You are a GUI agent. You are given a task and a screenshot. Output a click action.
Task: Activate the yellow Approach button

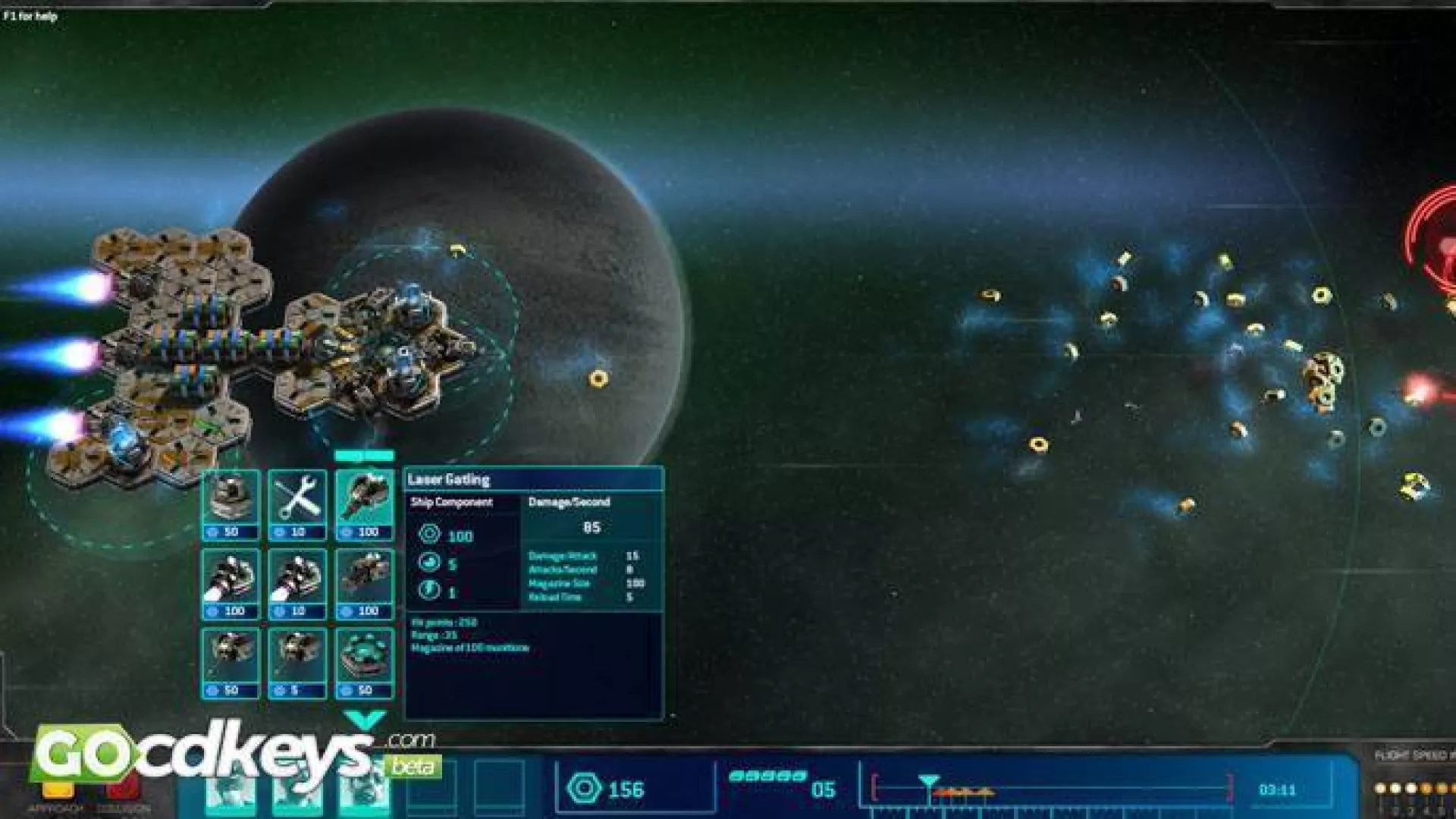pos(58,790)
